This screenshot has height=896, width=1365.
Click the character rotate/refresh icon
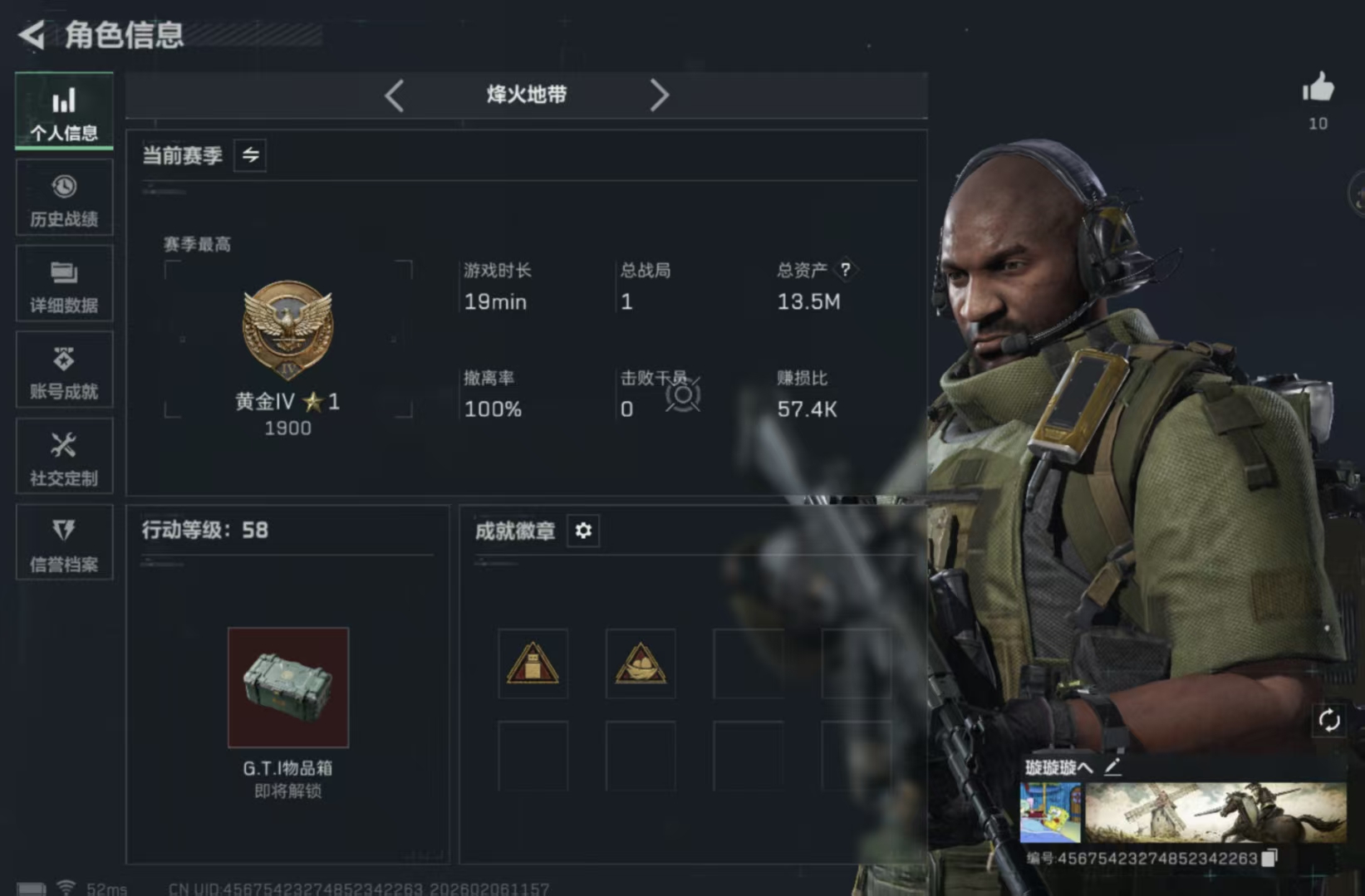pos(1330,722)
